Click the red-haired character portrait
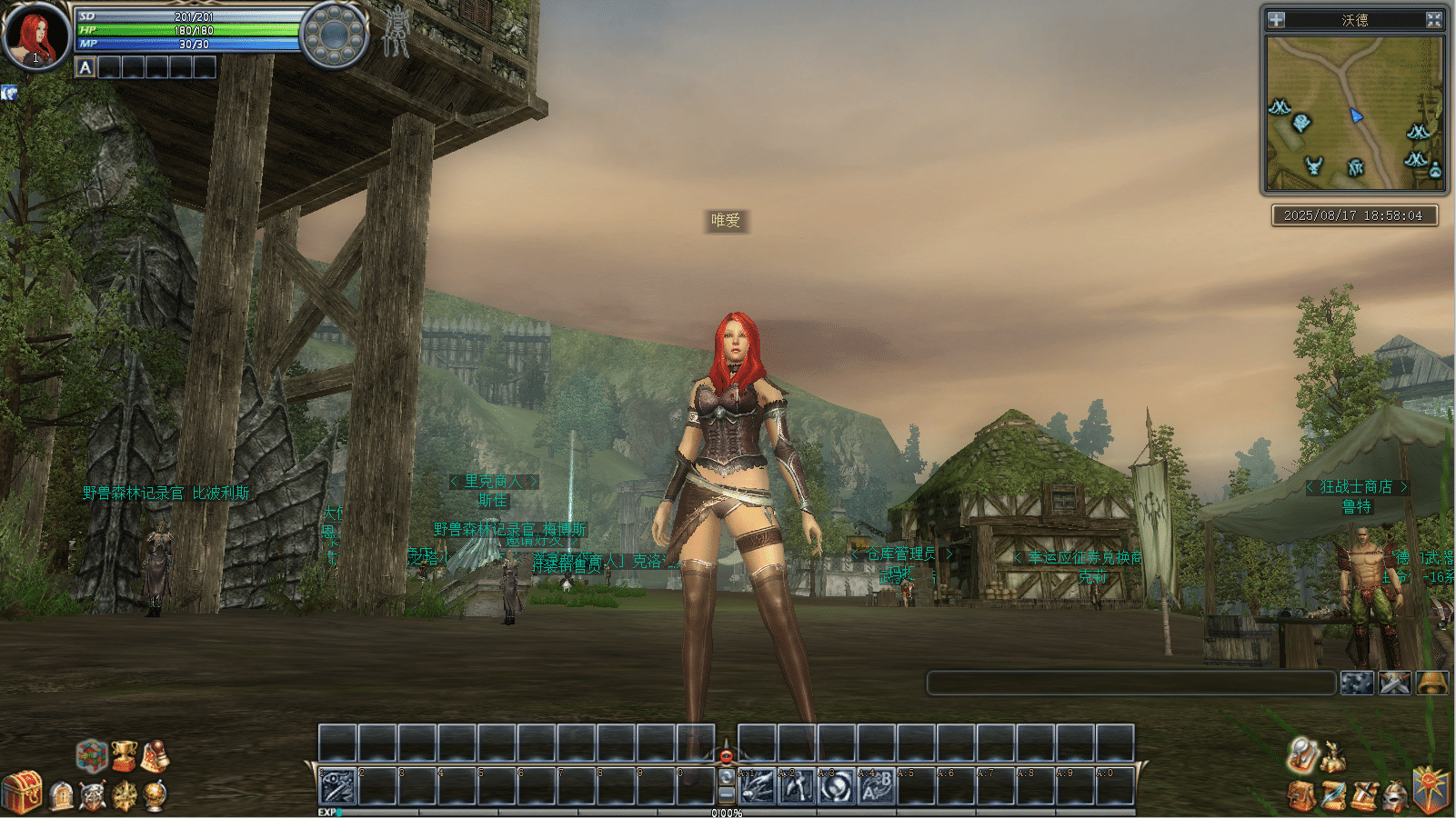This screenshot has height=818, width=1456. pyautogui.click(x=36, y=36)
